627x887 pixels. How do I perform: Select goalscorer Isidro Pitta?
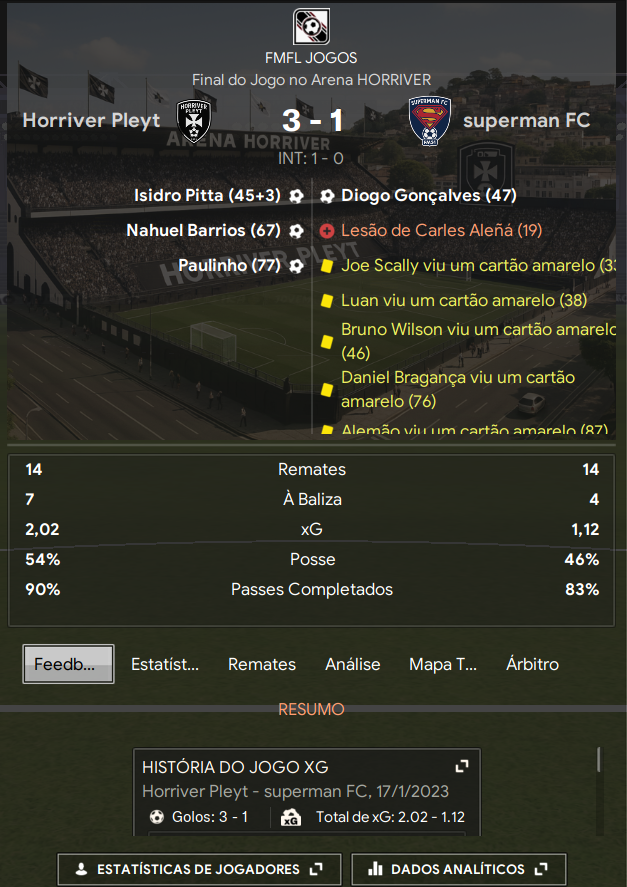point(207,196)
